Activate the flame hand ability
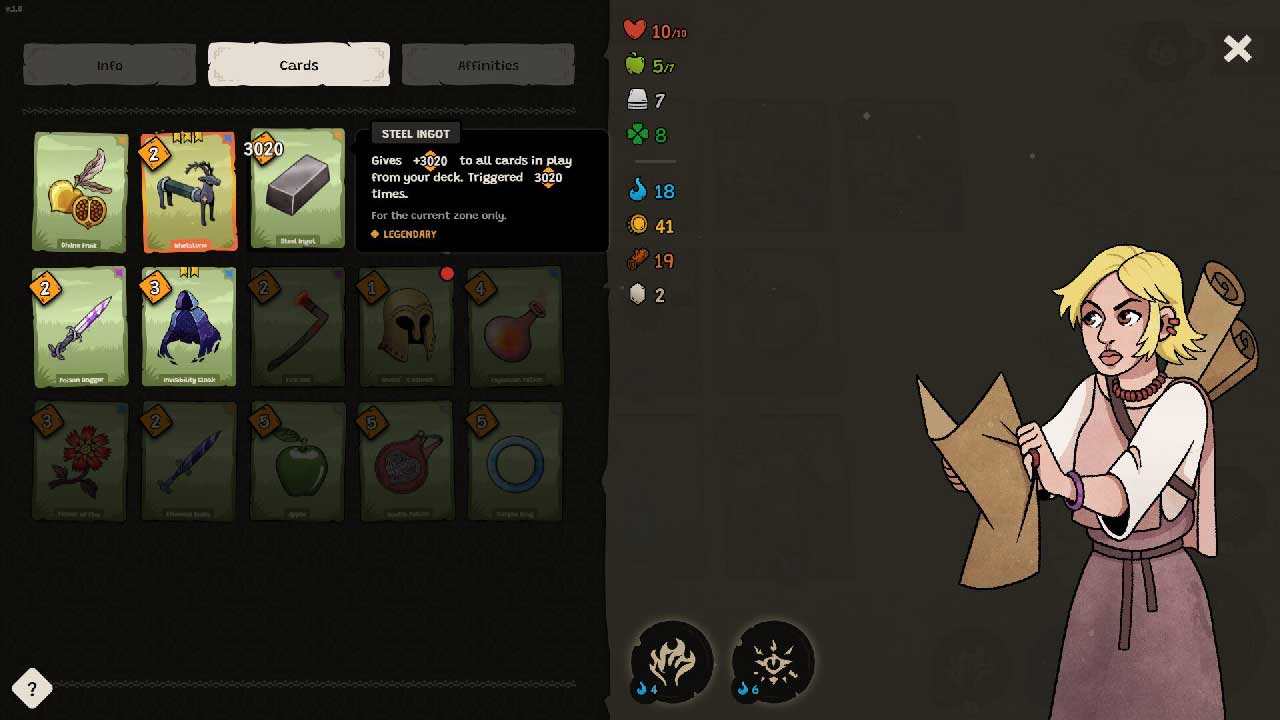This screenshot has height=720, width=1280. 672,660
